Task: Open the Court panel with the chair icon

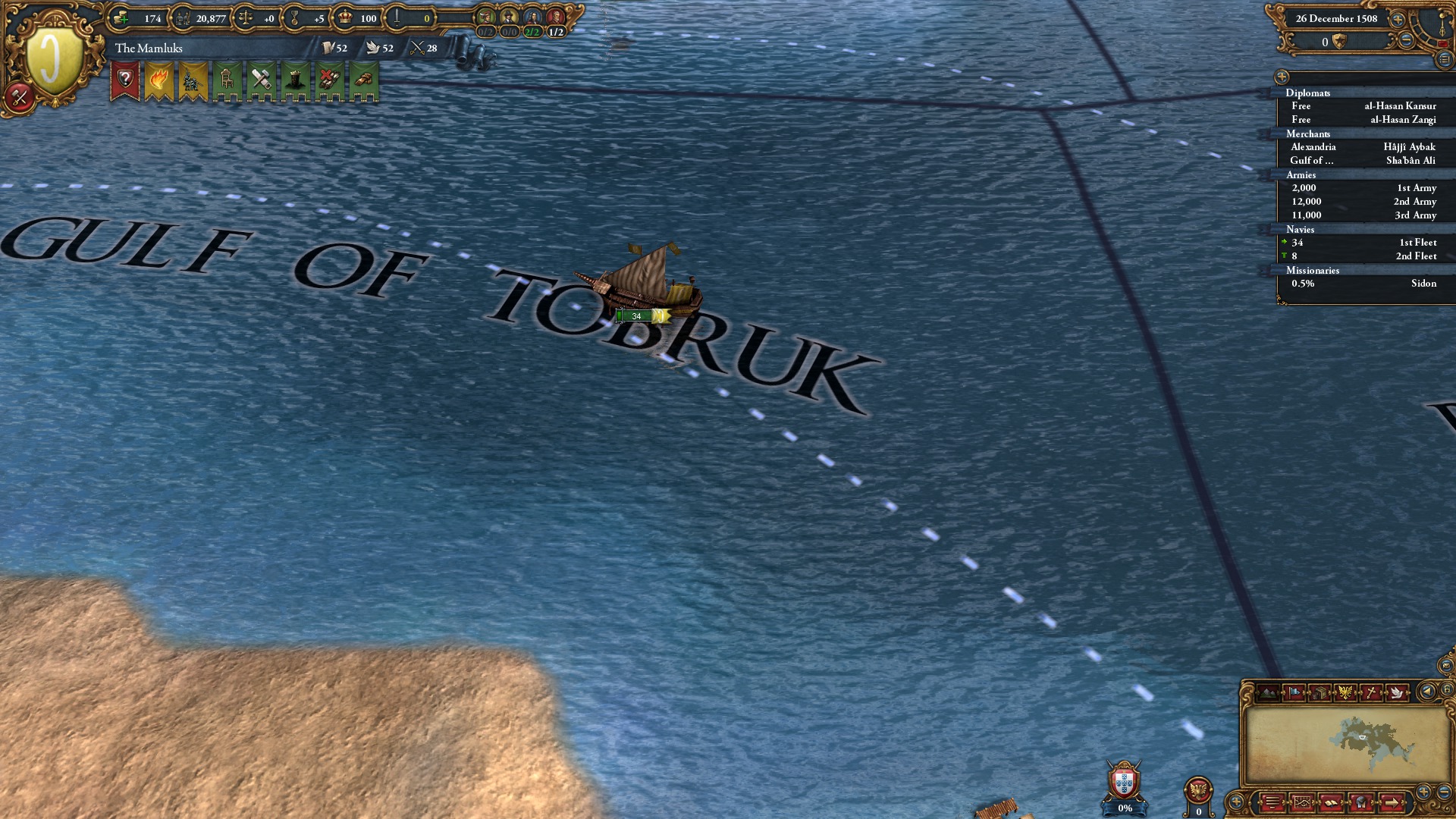Action: (x=227, y=80)
